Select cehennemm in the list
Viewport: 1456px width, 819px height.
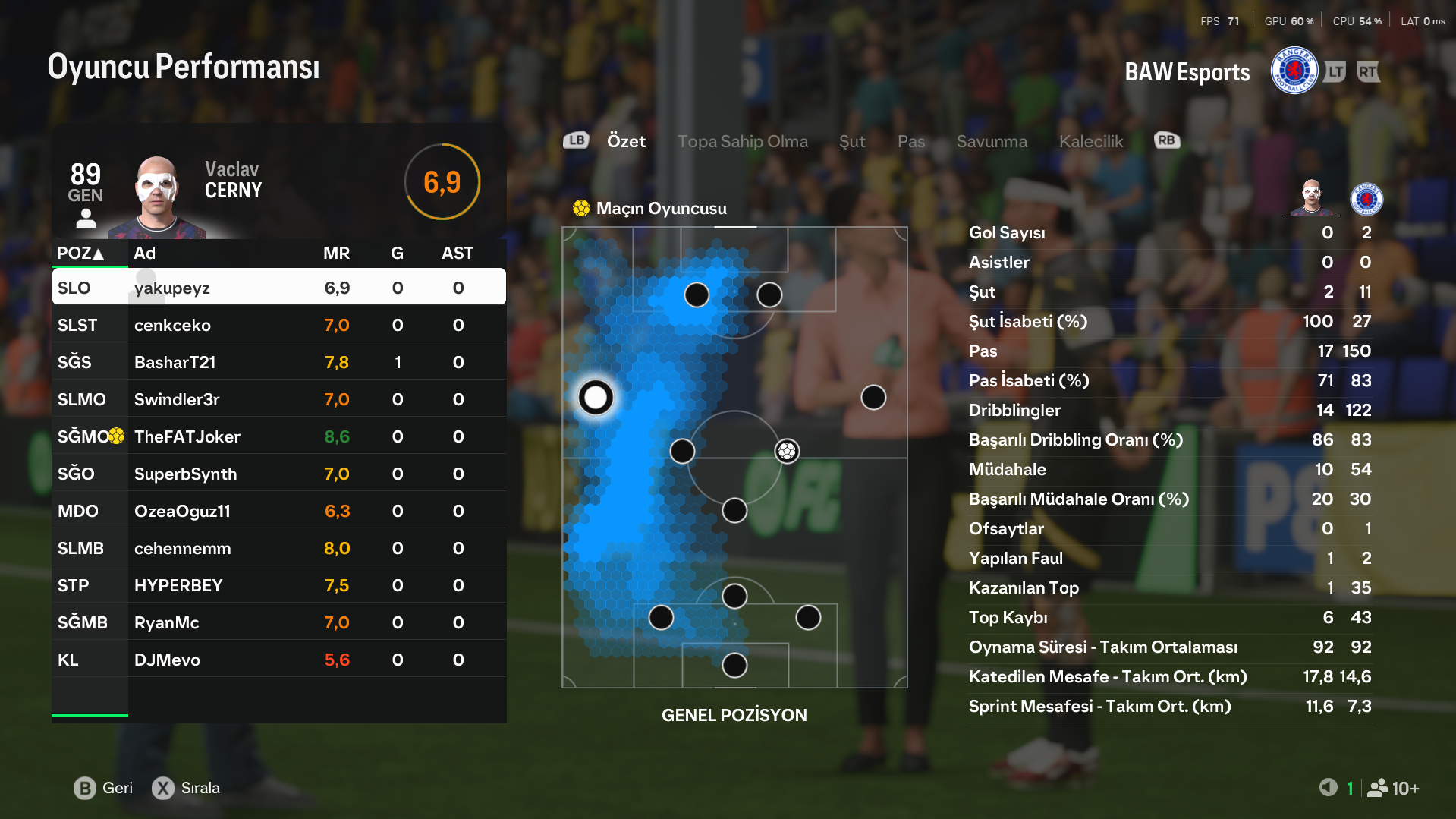(x=278, y=548)
